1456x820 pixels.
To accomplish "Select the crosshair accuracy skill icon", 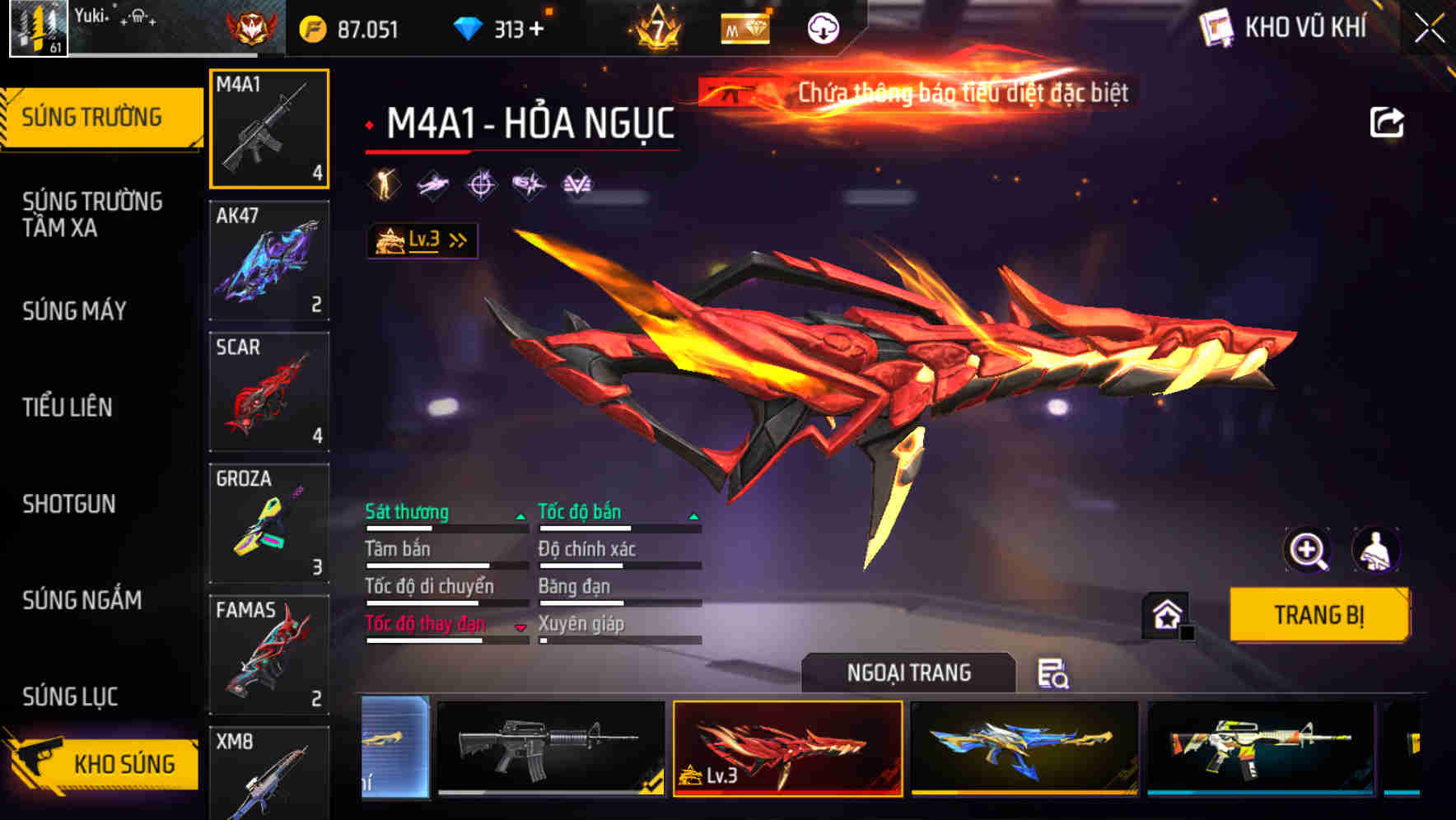I will click(480, 185).
